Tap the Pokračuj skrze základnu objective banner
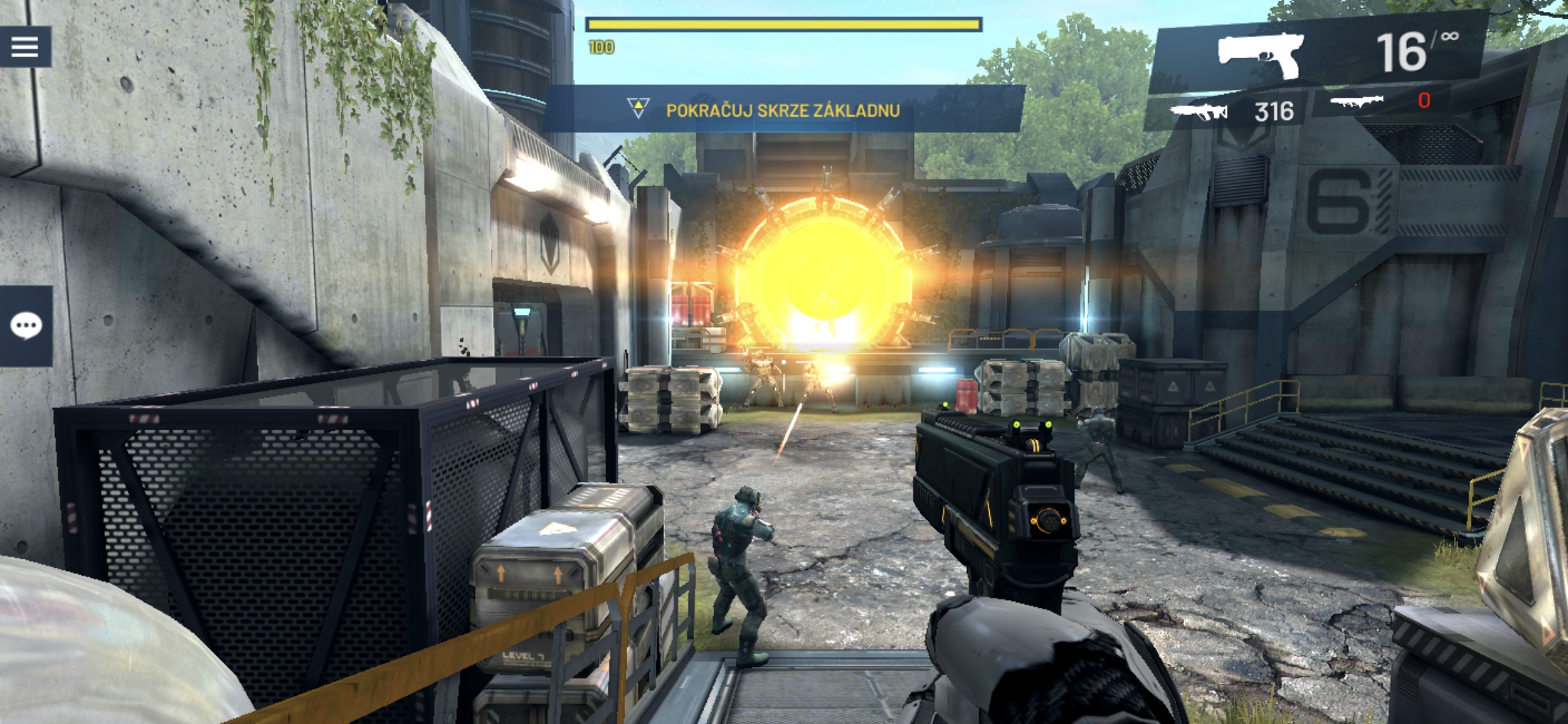Viewport: 1568px width, 724px height. [782, 110]
